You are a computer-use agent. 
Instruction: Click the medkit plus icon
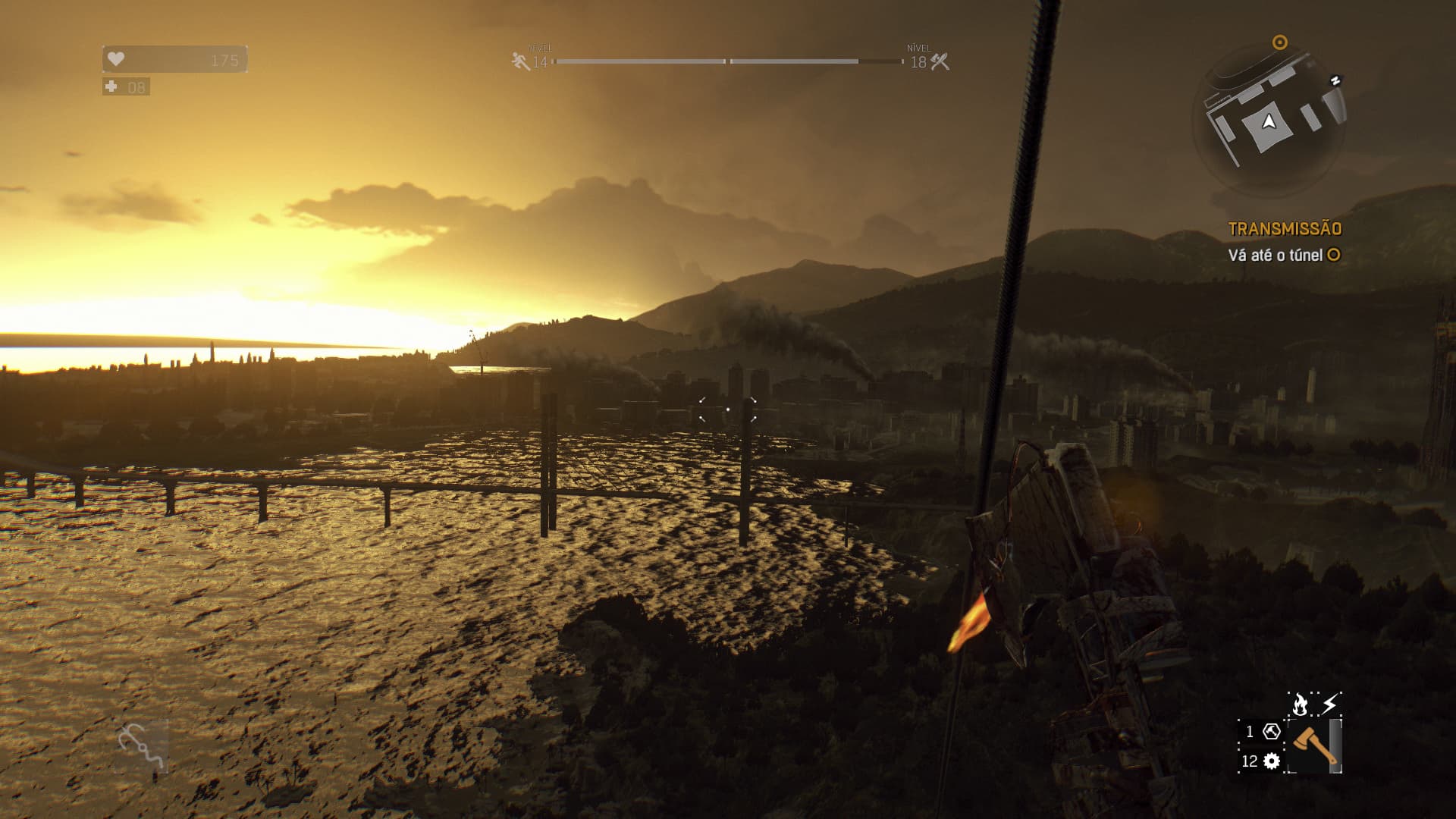[111, 87]
